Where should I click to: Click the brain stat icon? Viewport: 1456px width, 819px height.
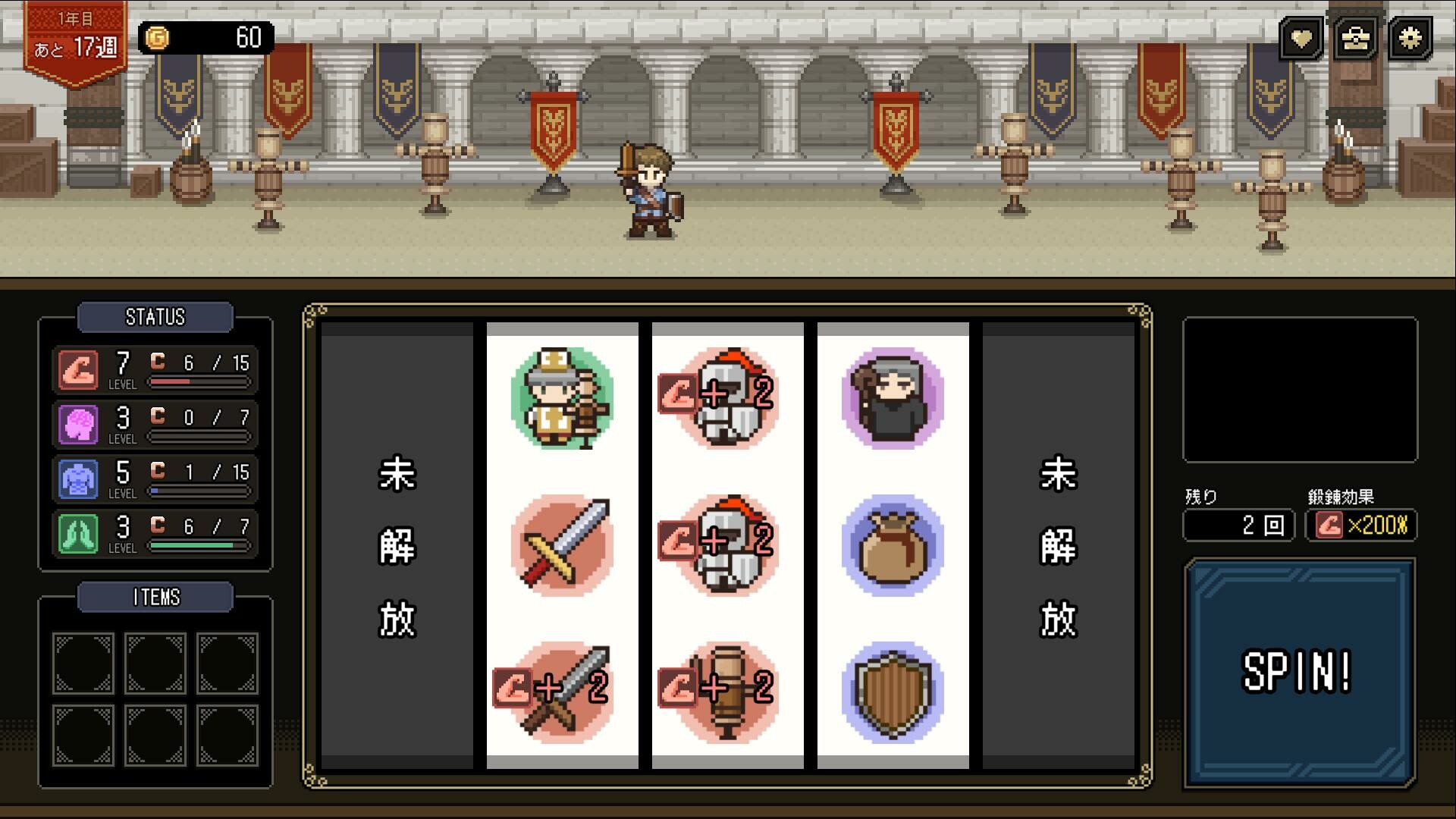(x=78, y=424)
